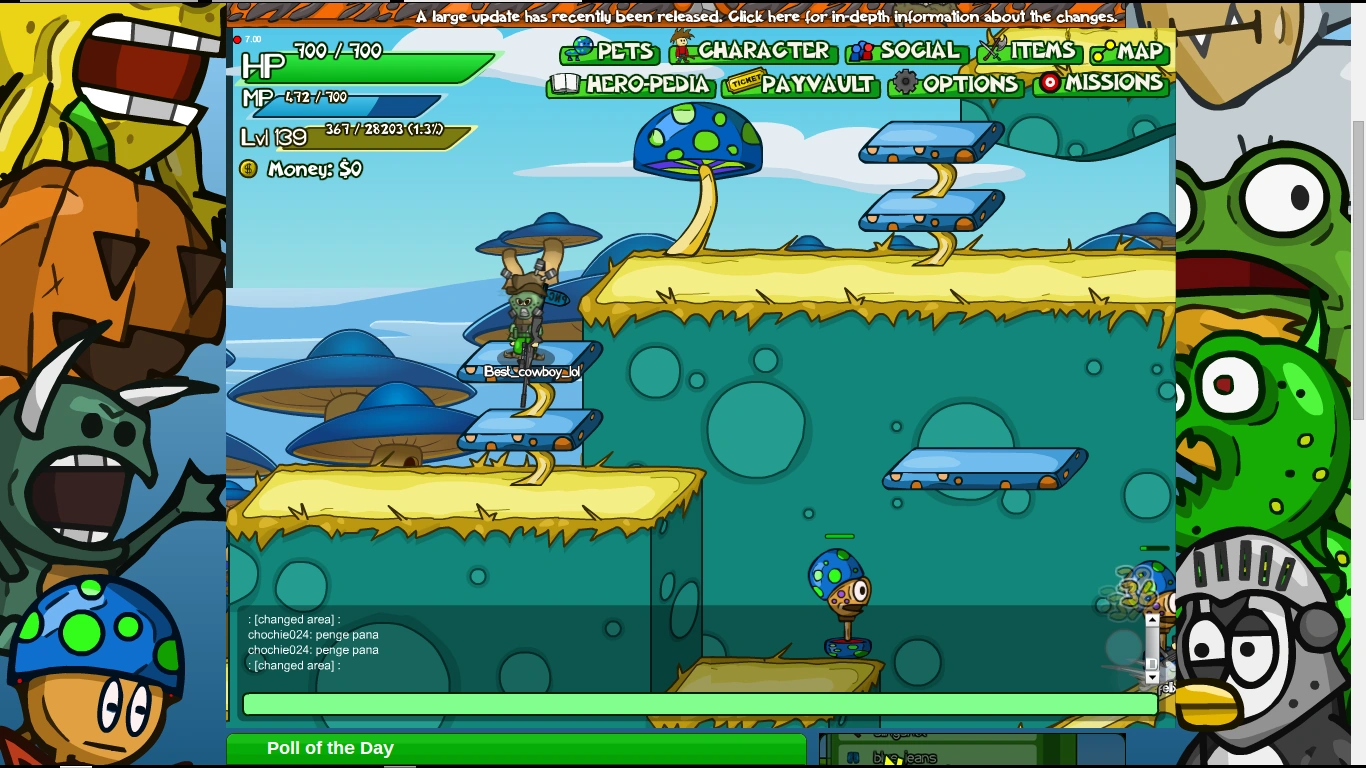Click the large update announcement banner
Viewport: 1366px width, 768px height.
click(x=766, y=16)
